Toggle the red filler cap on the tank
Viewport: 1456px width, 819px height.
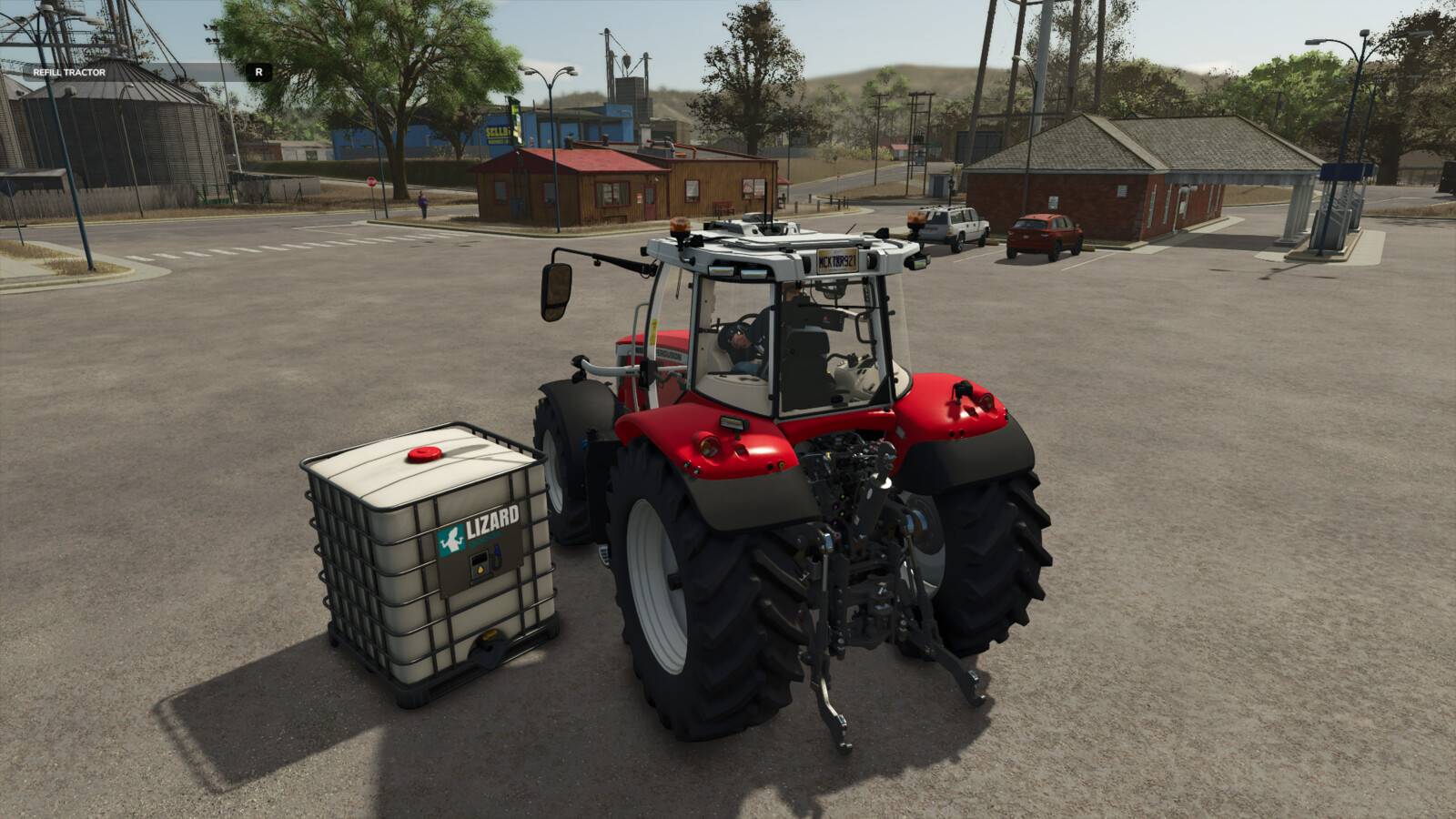424,454
